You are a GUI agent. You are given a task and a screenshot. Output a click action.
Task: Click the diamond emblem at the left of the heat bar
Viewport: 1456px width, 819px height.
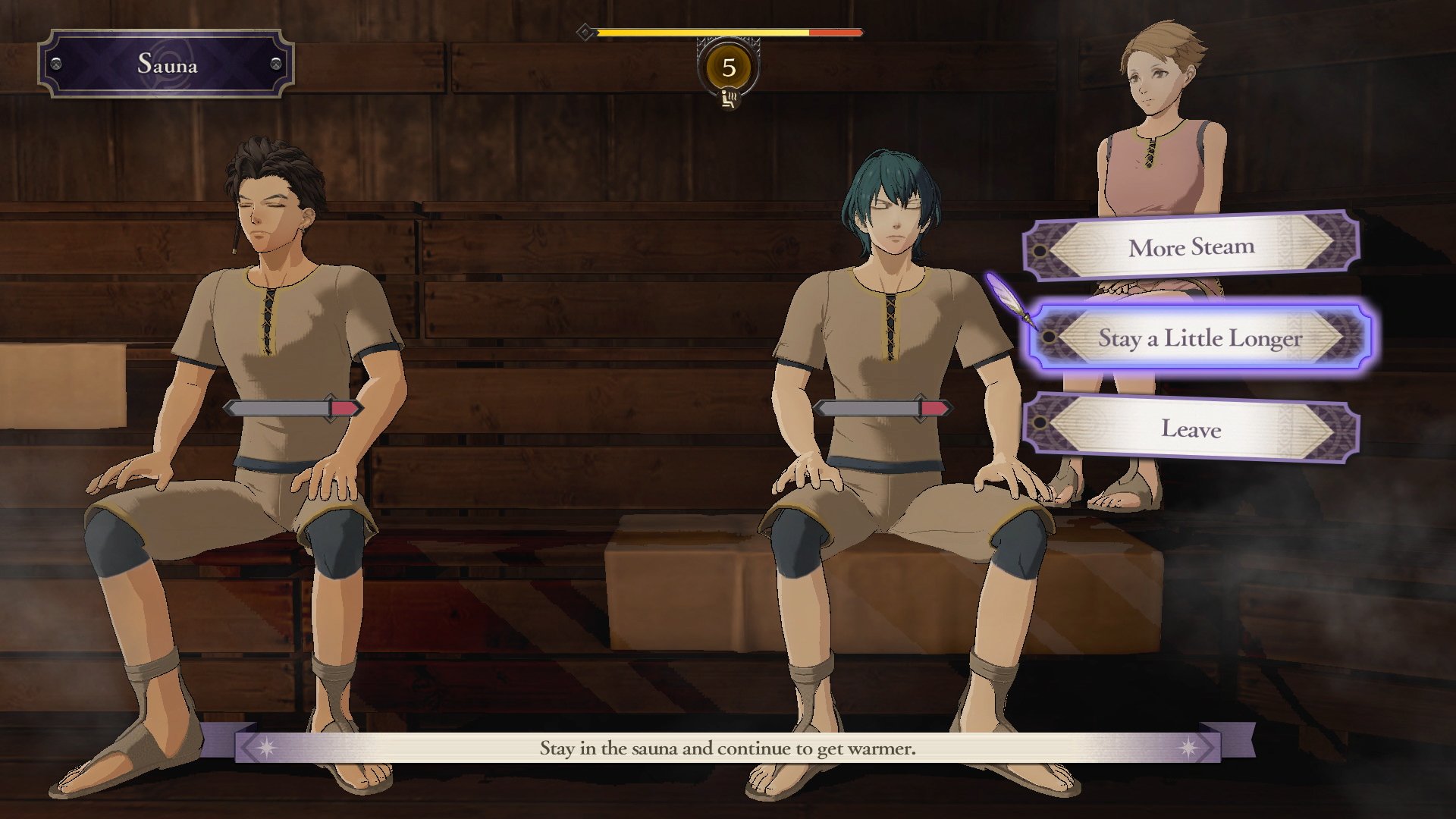tap(585, 32)
